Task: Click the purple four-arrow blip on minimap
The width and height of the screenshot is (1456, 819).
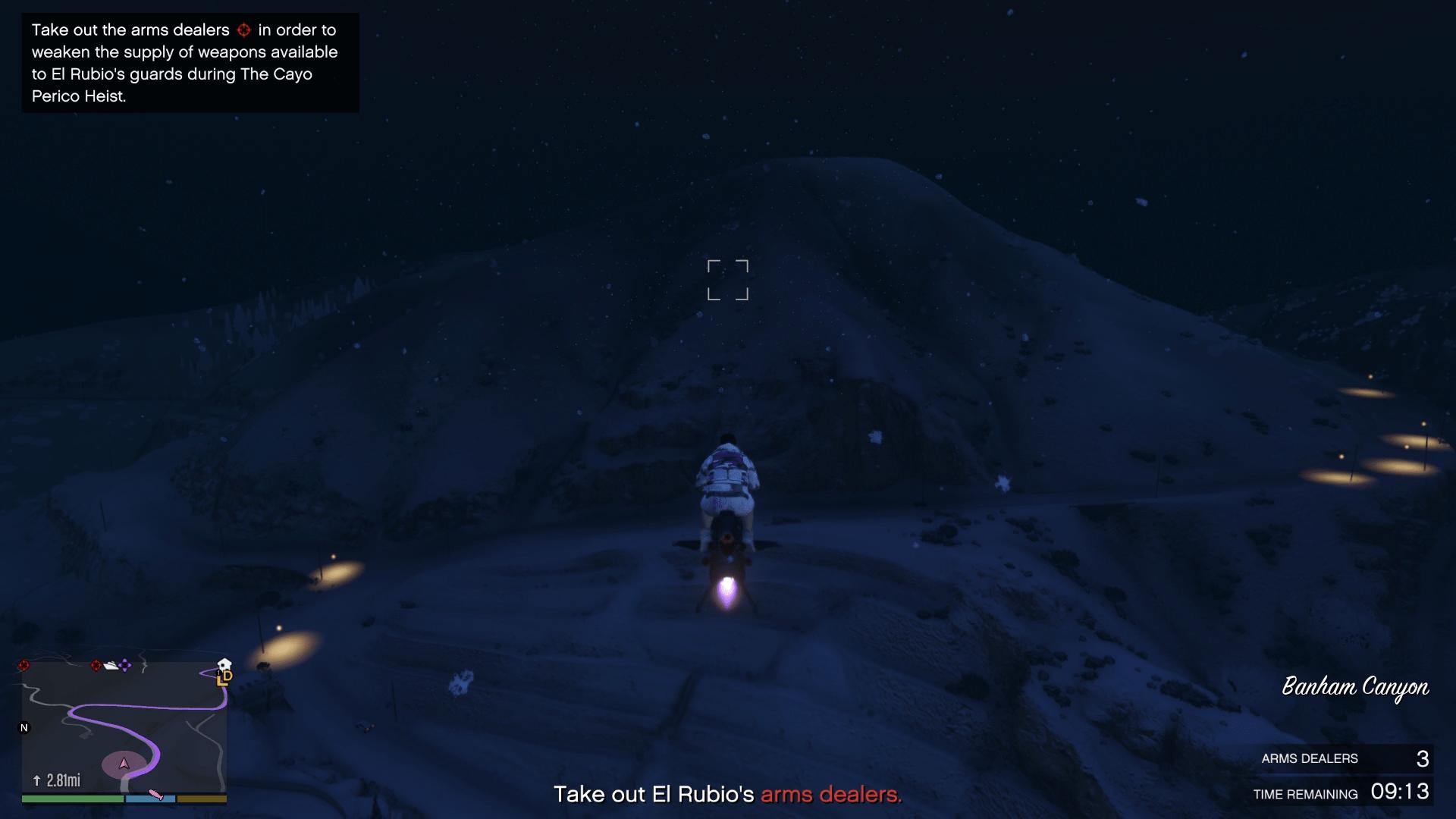Action: [125, 665]
